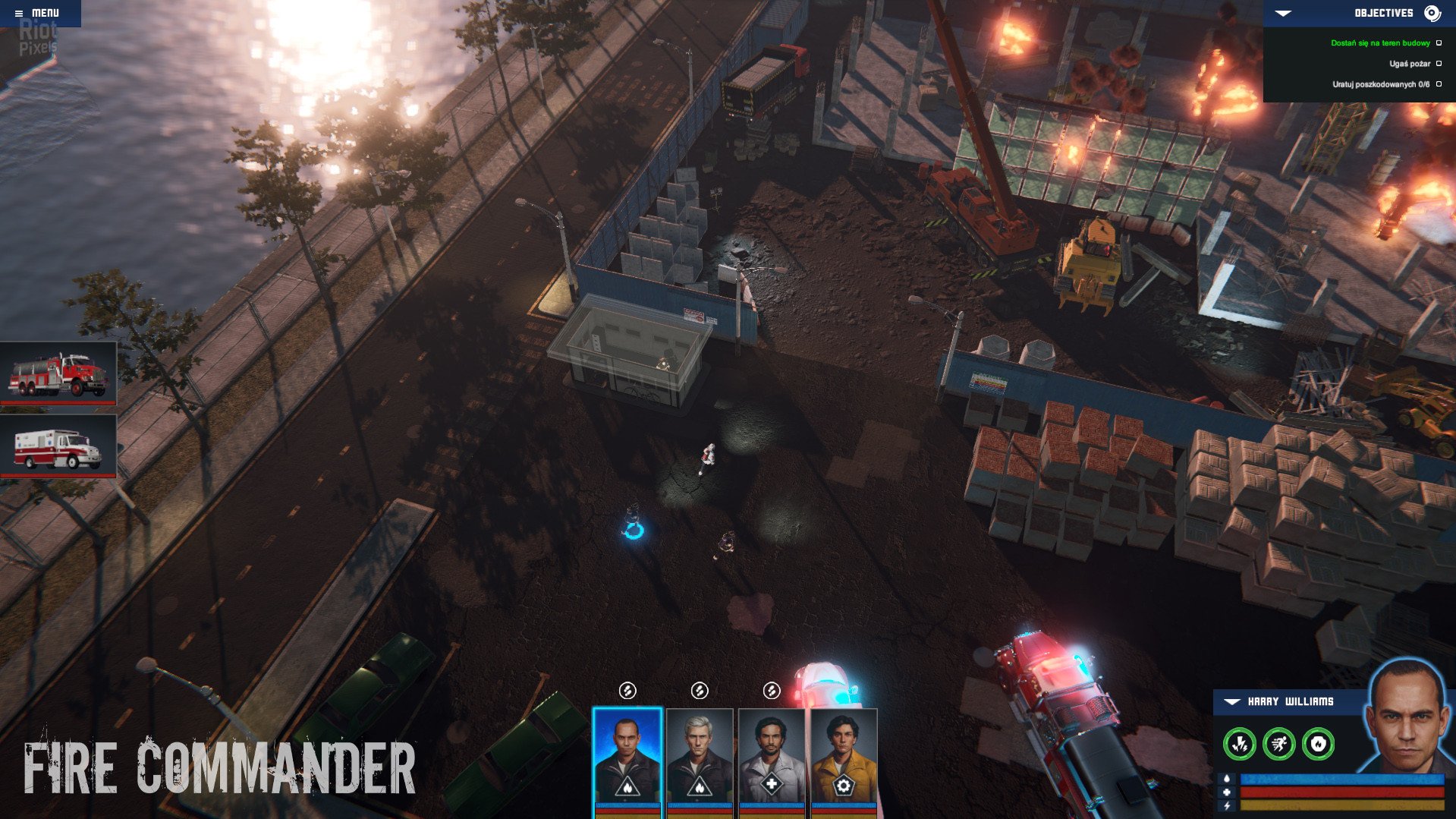Activate the impact burst skill icon
This screenshot has height=819, width=1456.
1240,744
